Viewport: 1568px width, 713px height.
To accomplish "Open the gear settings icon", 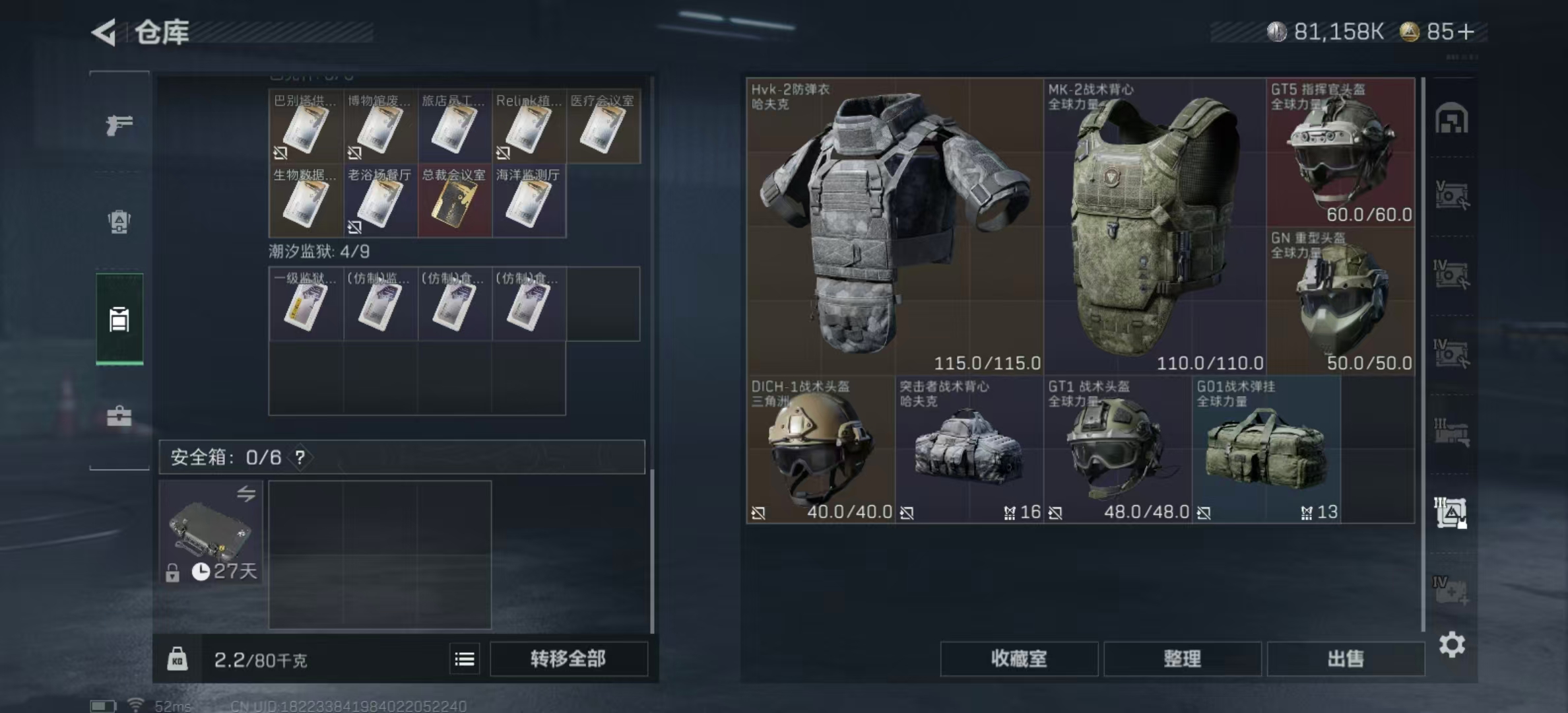I will pyautogui.click(x=1452, y=644).
